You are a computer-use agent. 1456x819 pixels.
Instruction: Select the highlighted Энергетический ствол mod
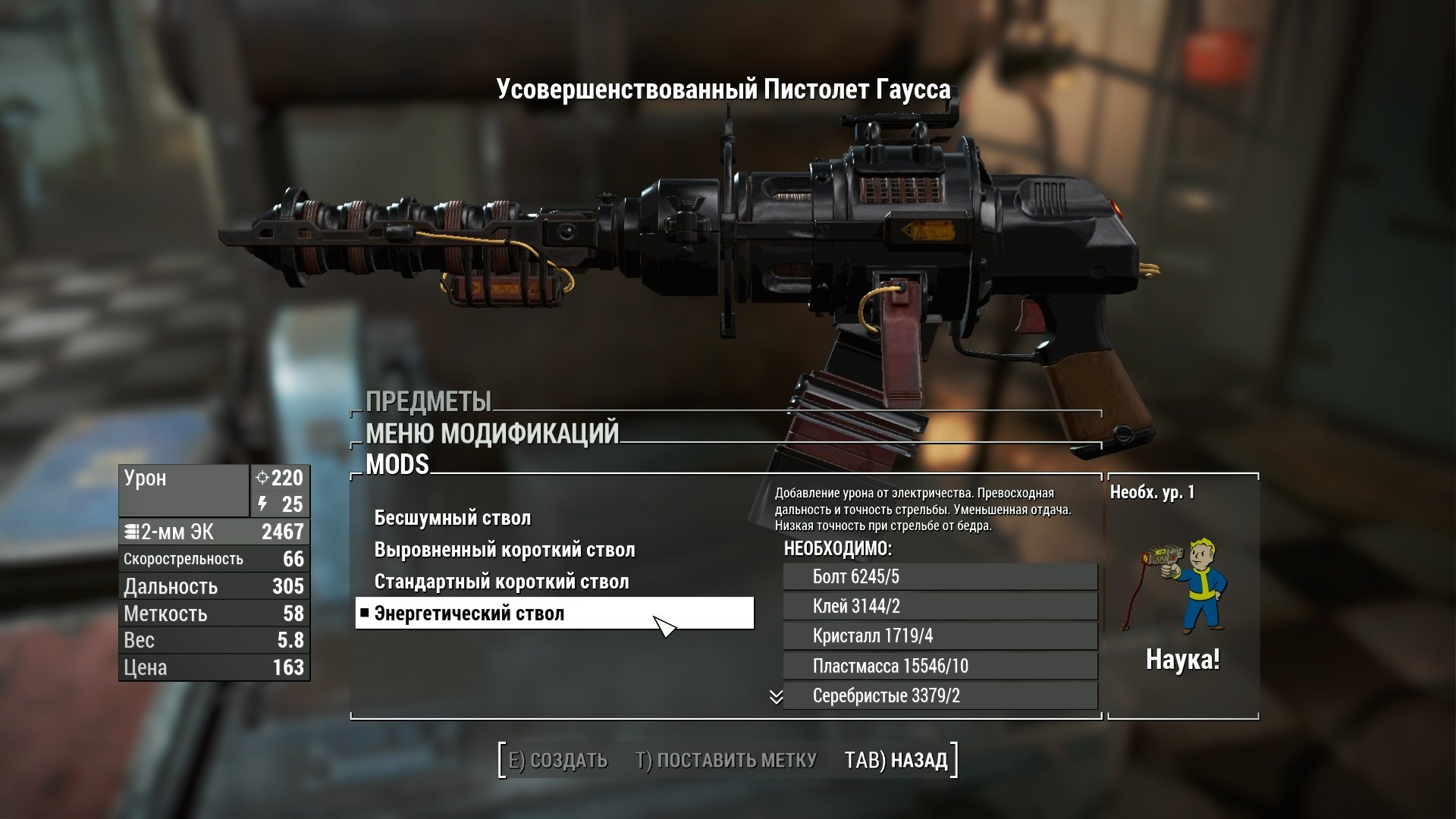tap(554, 613)
